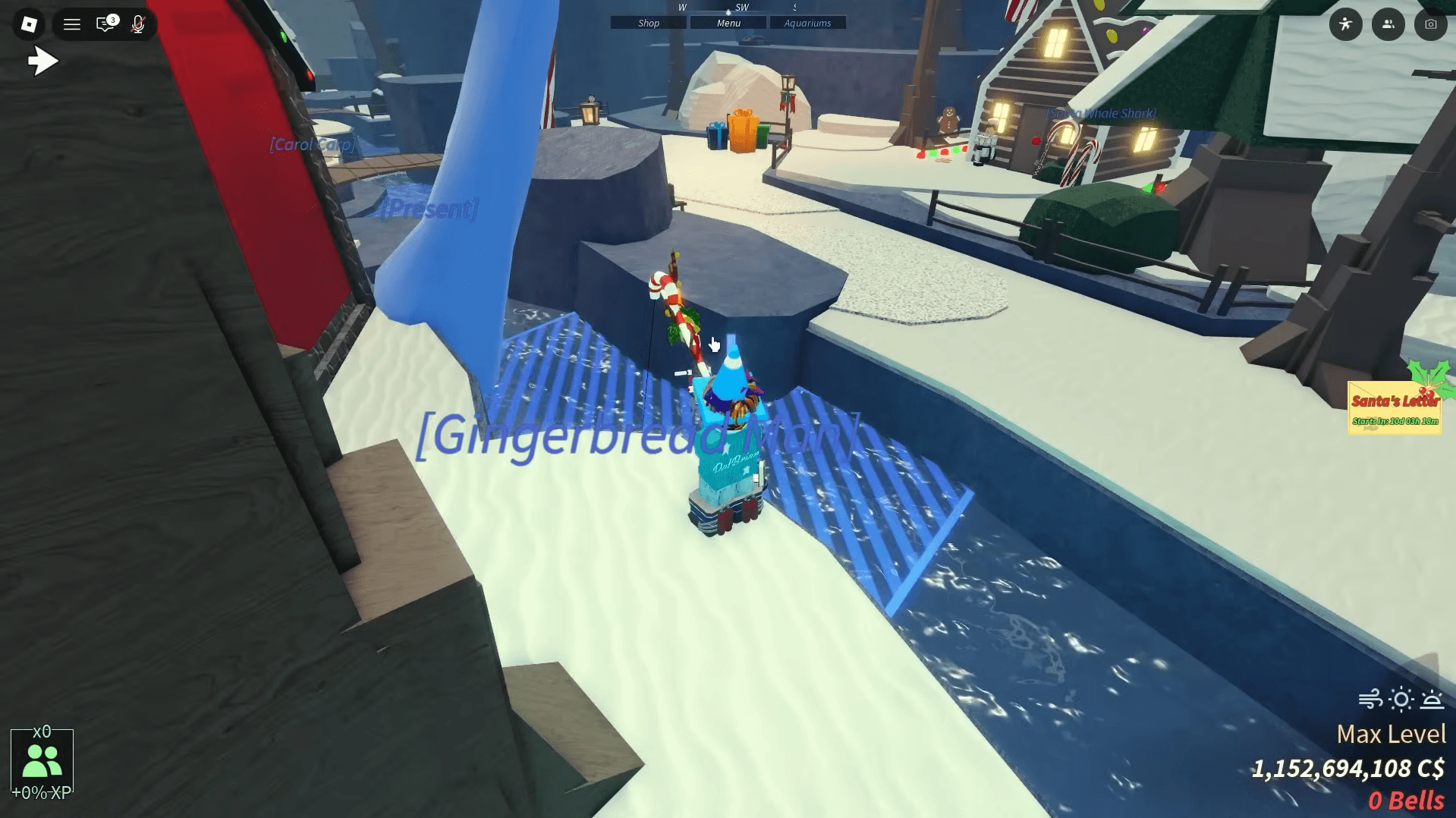Open the emotes running figure icon
1456x818 pixels.
coord(1345,24)
